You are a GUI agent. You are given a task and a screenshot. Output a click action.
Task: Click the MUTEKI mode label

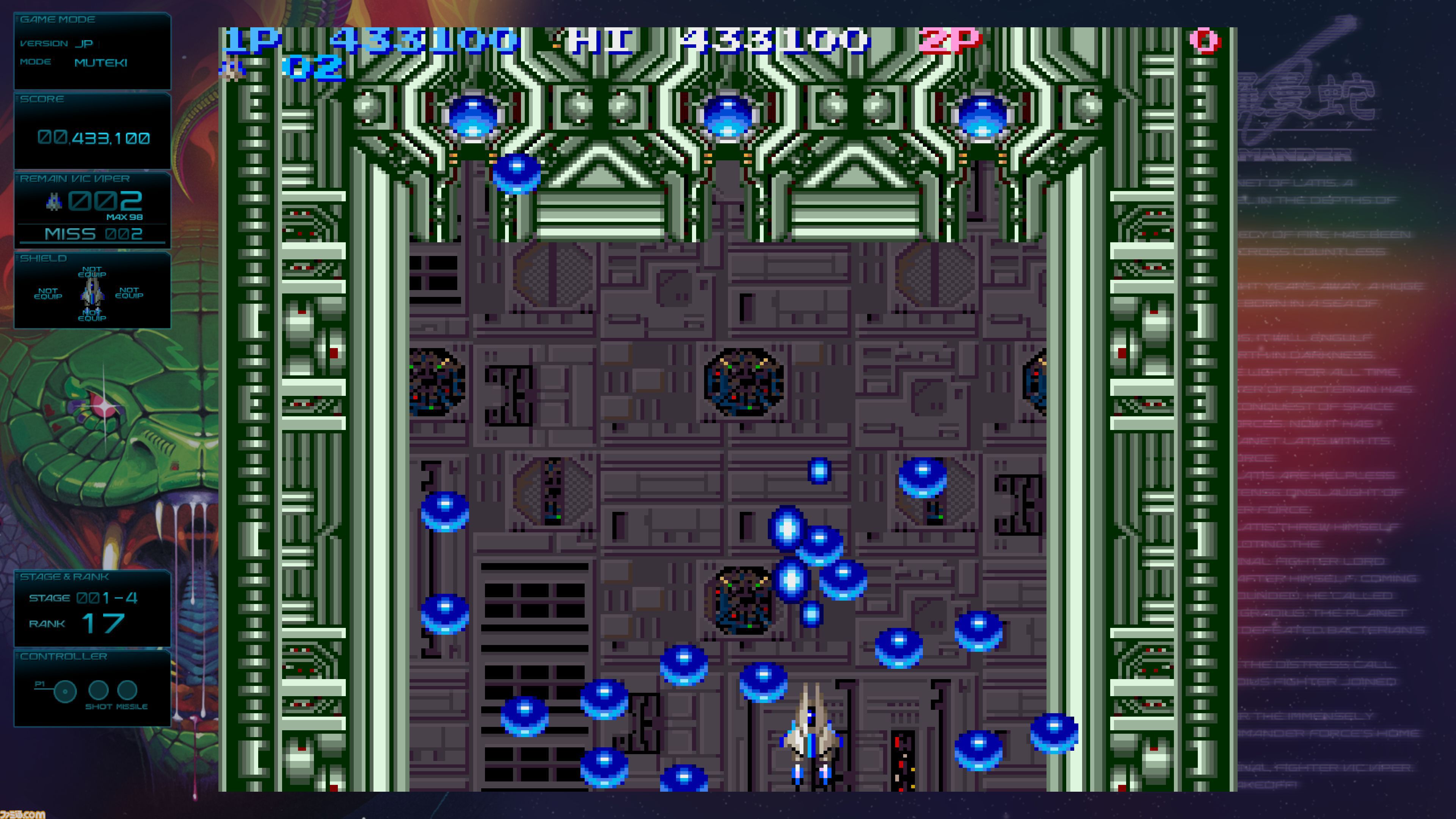pyautogui.click(x=100, y=63)
